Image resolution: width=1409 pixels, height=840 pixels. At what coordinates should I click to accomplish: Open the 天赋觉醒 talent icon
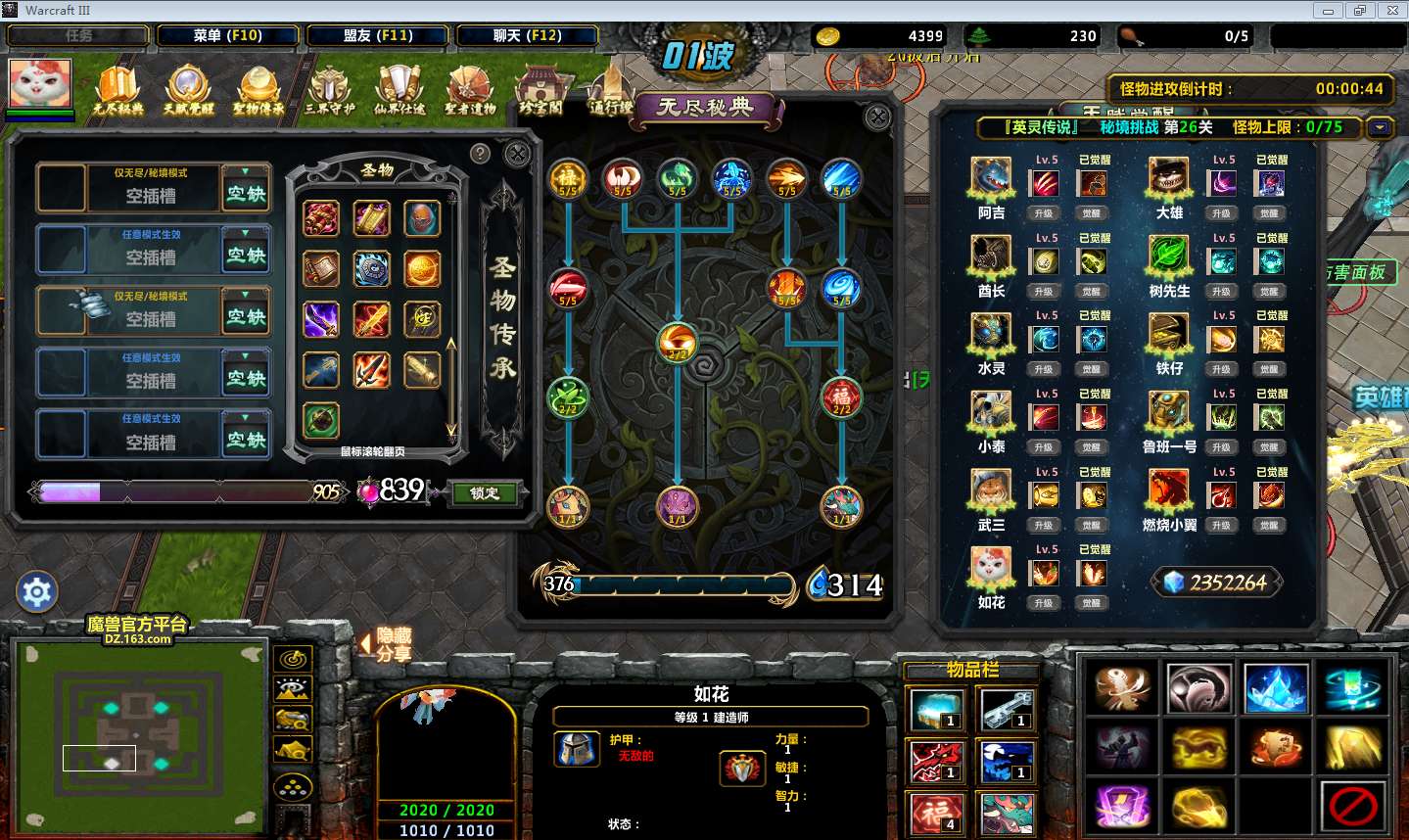[188, 89]
